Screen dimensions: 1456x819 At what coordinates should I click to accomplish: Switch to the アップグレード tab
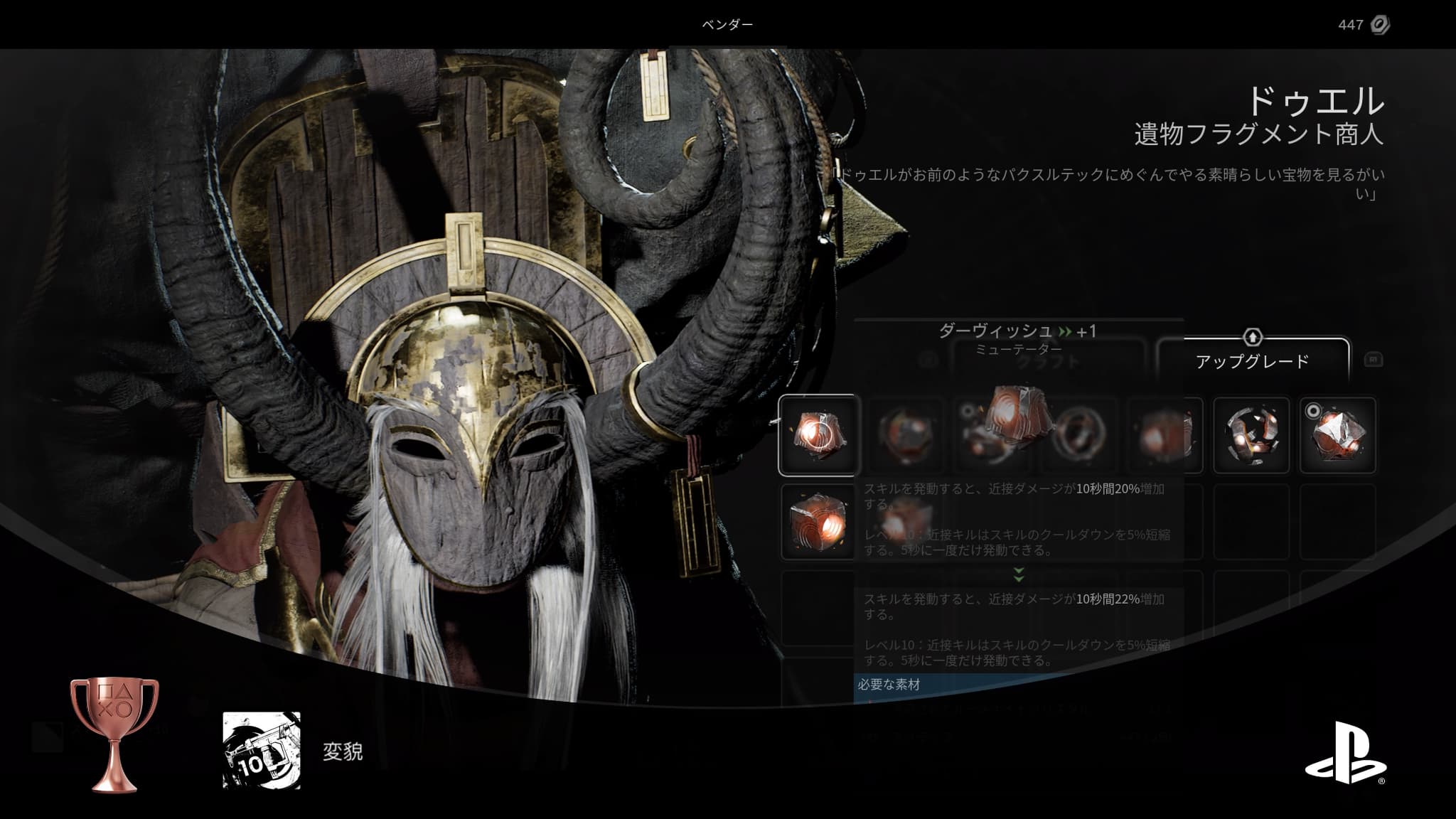pos(1252,360)
